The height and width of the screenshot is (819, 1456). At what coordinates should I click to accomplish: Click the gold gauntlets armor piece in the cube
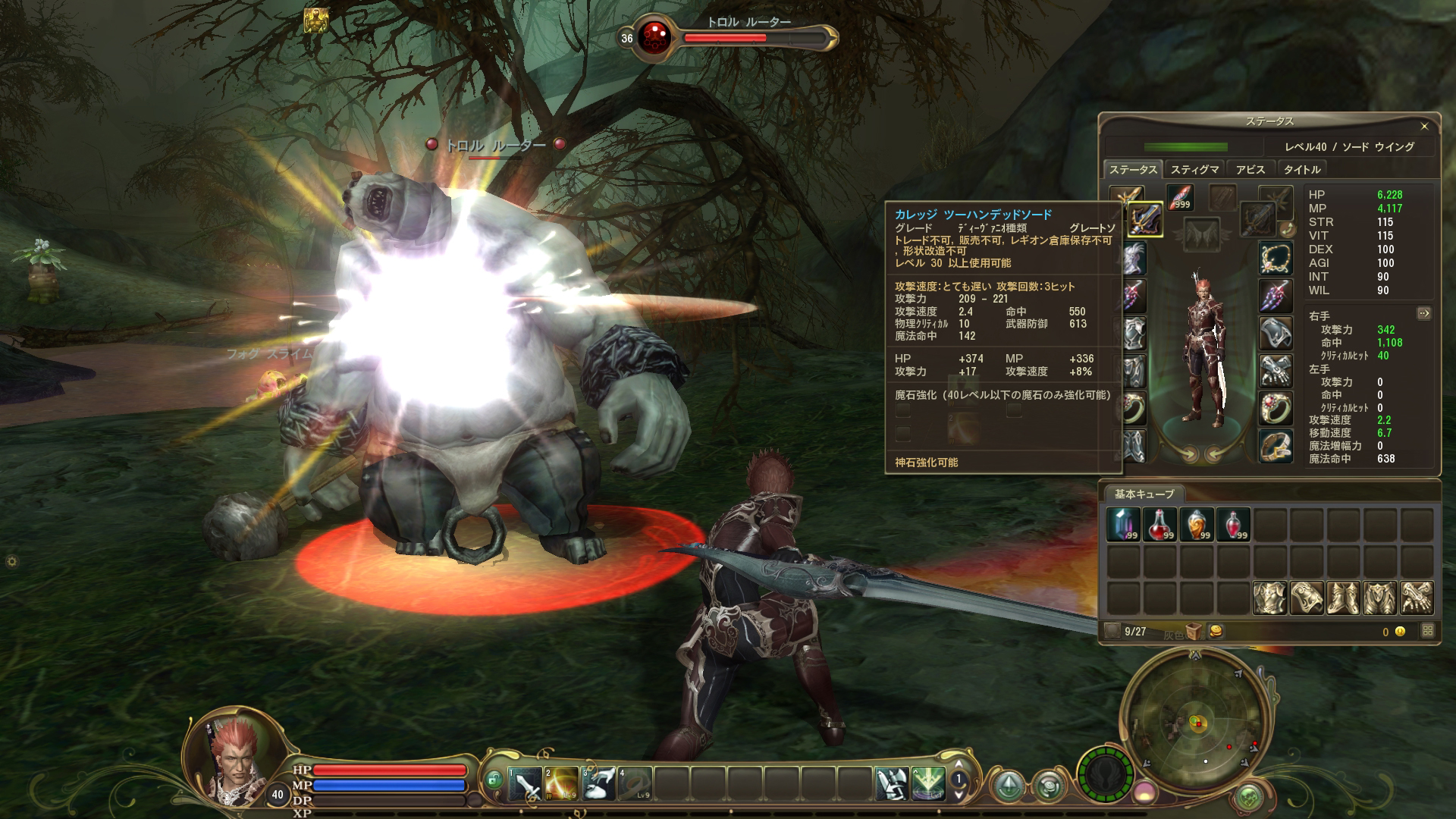coord(1417,598)
